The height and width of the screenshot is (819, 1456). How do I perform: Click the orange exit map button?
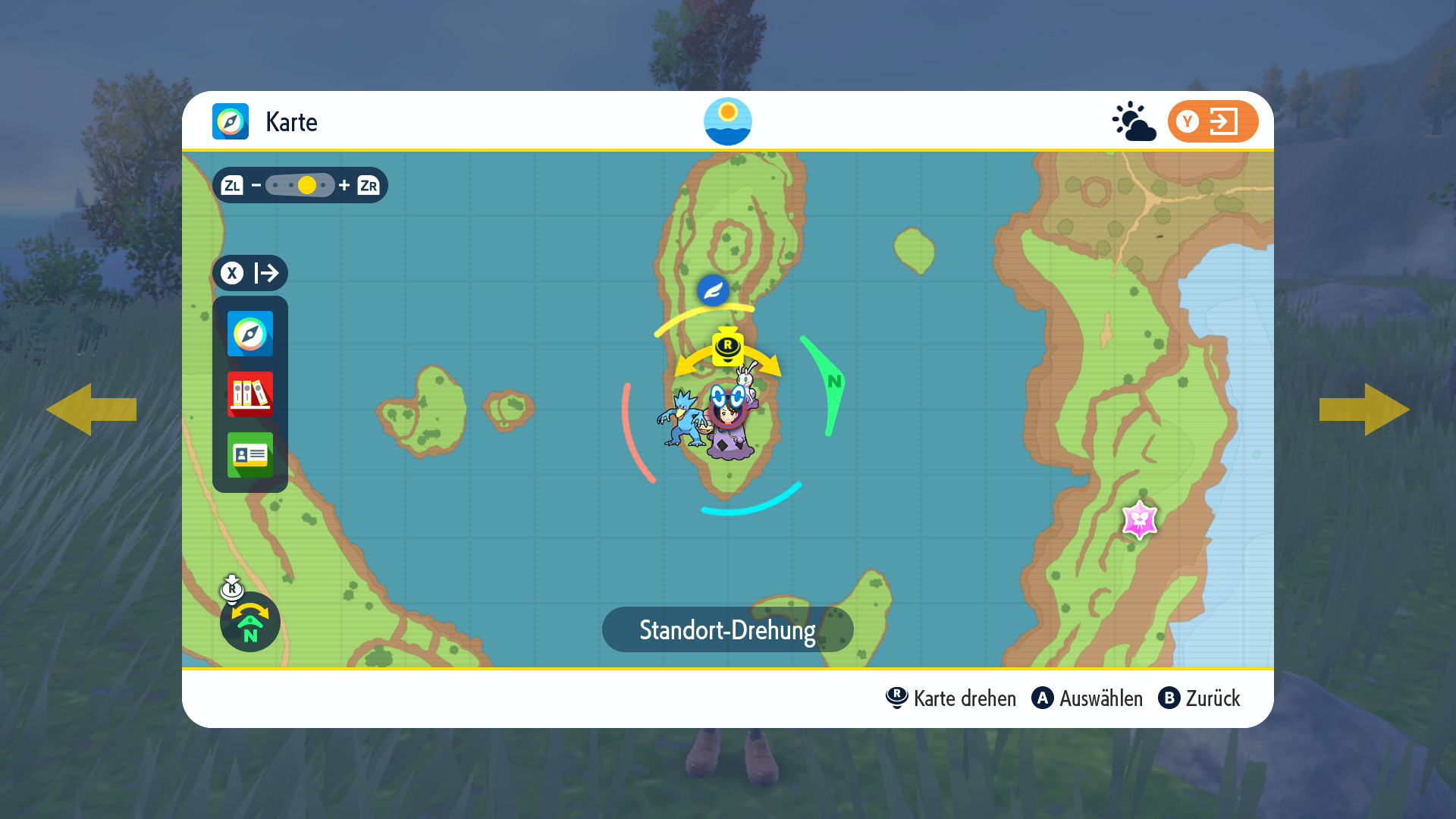point(1213,121)
